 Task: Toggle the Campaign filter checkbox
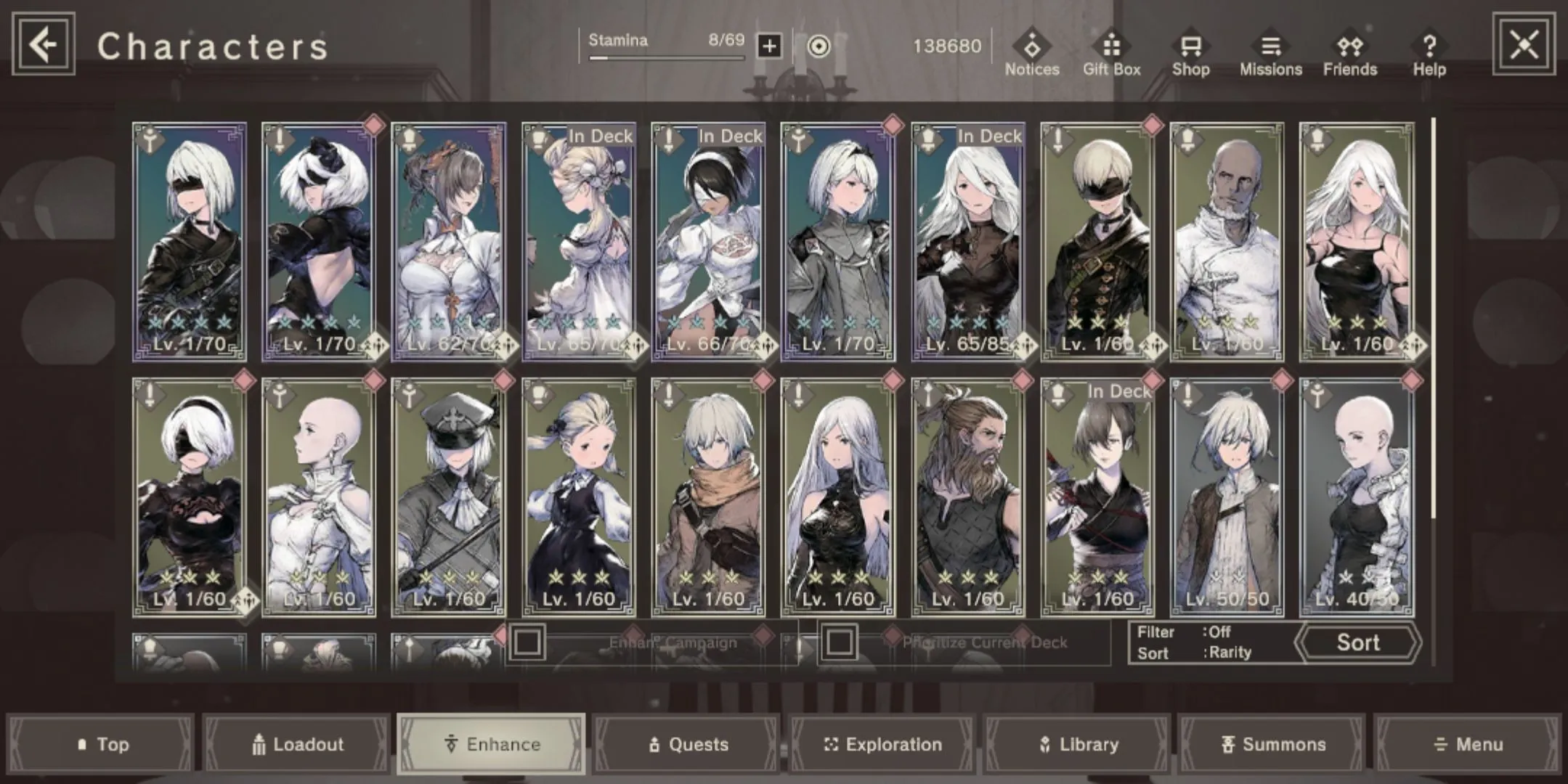pyautogui.click(x=527, y=642)
